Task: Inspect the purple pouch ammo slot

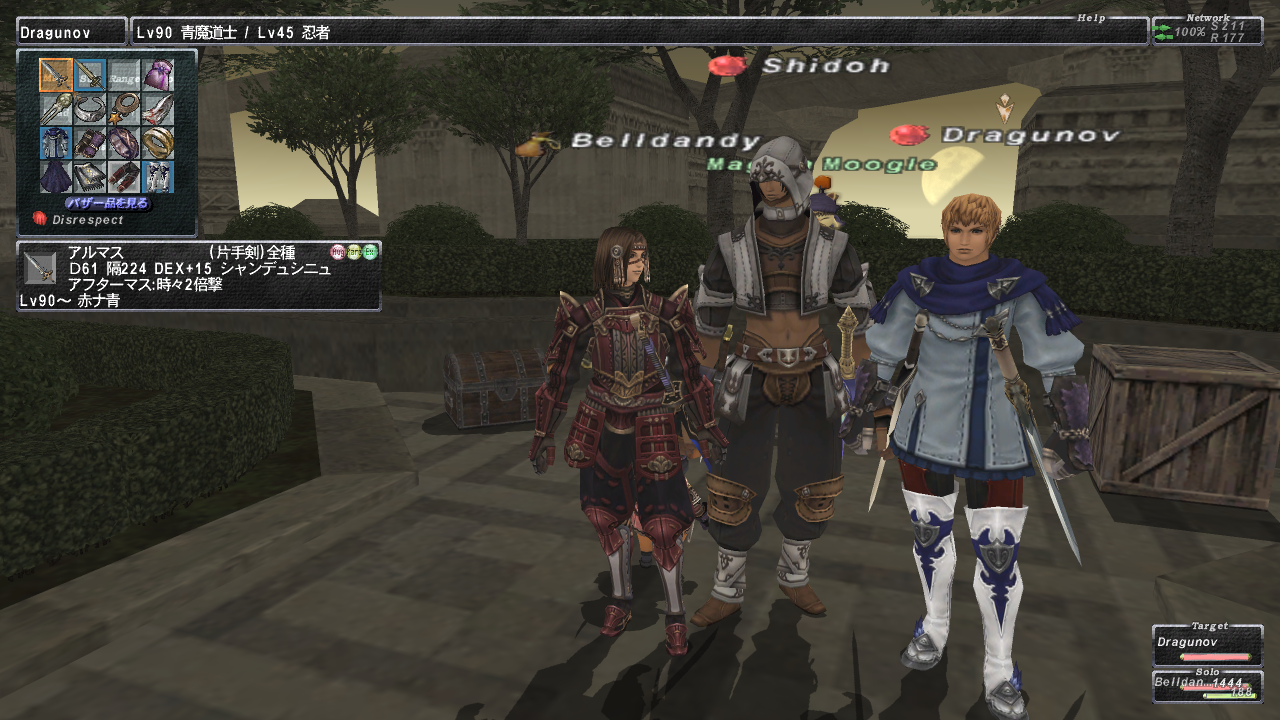Action: point(158,75)
